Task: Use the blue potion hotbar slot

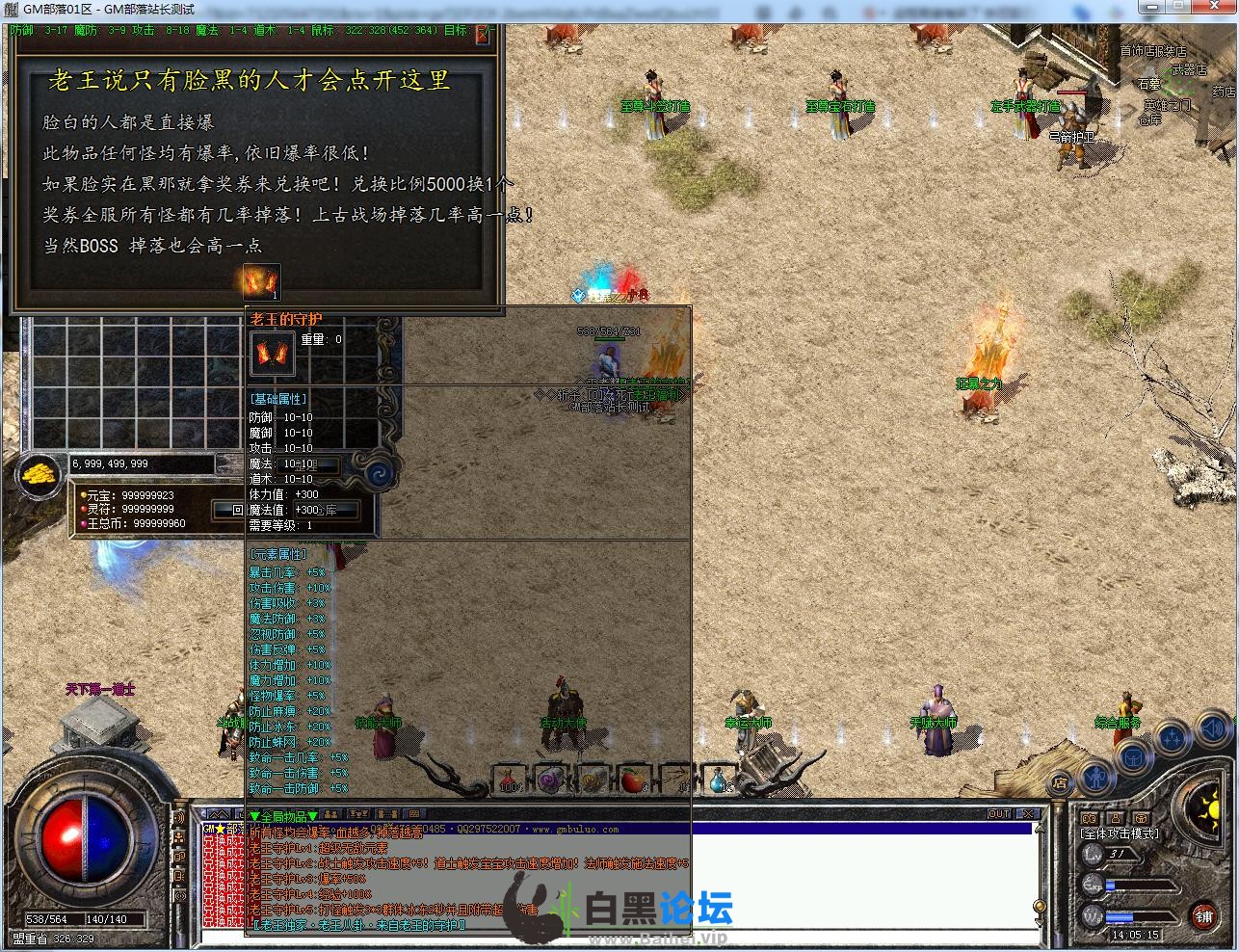Action: pyautogui.click(x=719, y=780)
